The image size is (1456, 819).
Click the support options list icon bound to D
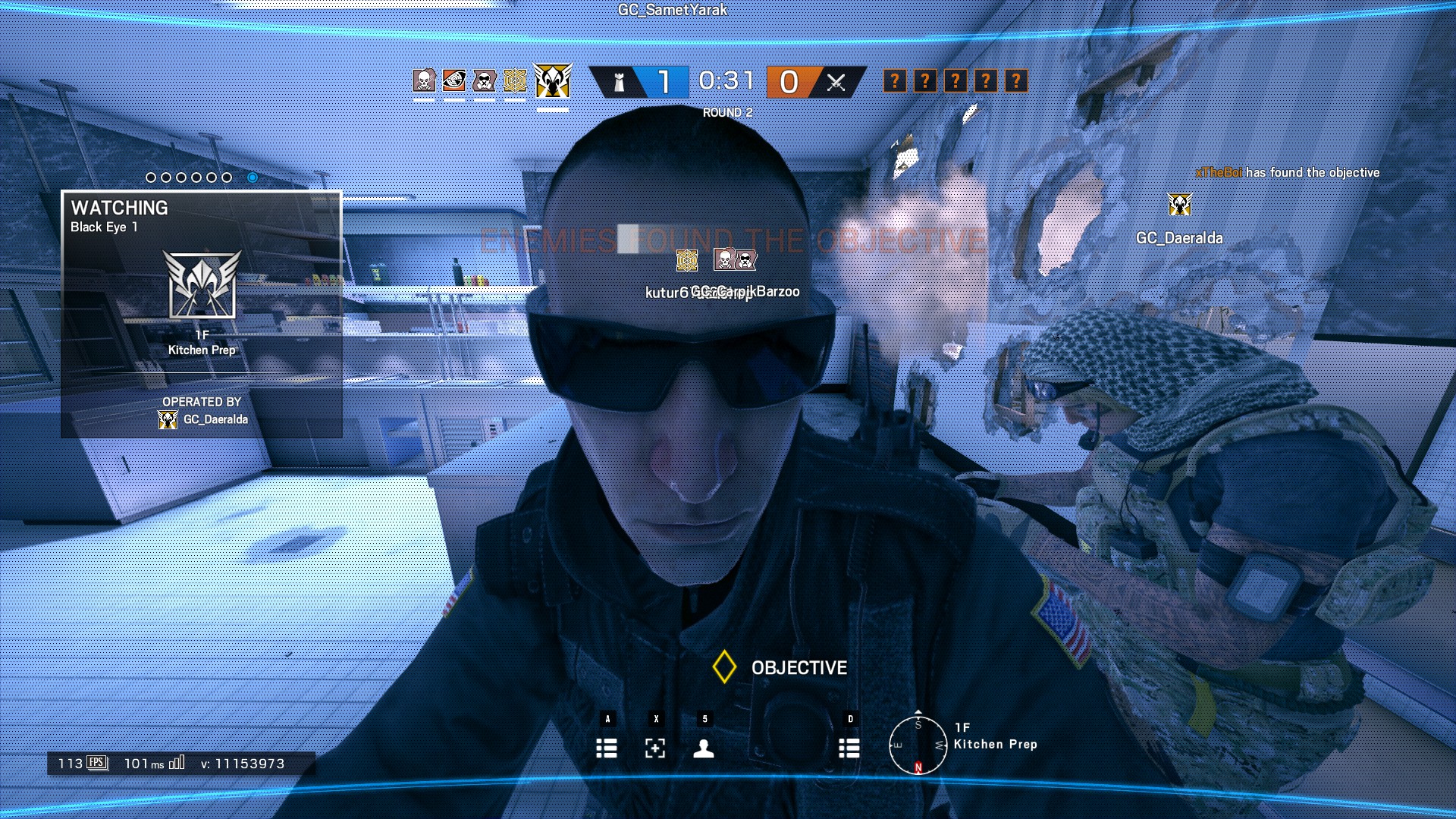[x=849, y=749]
